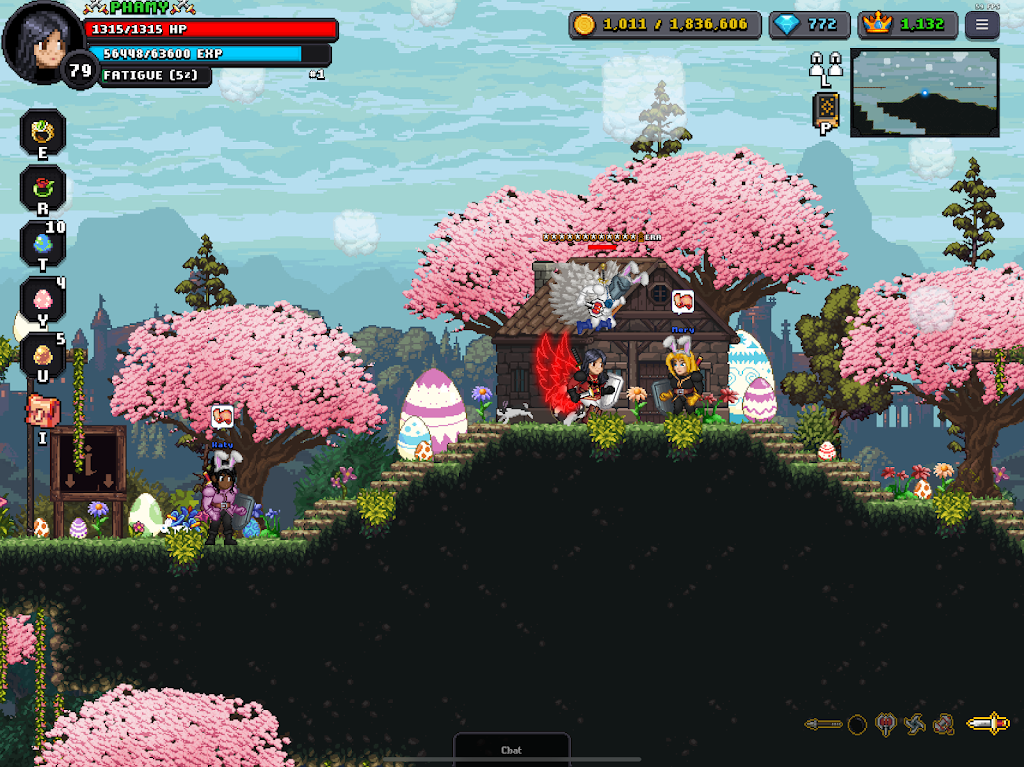Click the minimap
The height and width of the screenshot is (767, 1024).
tap(924, 93)
